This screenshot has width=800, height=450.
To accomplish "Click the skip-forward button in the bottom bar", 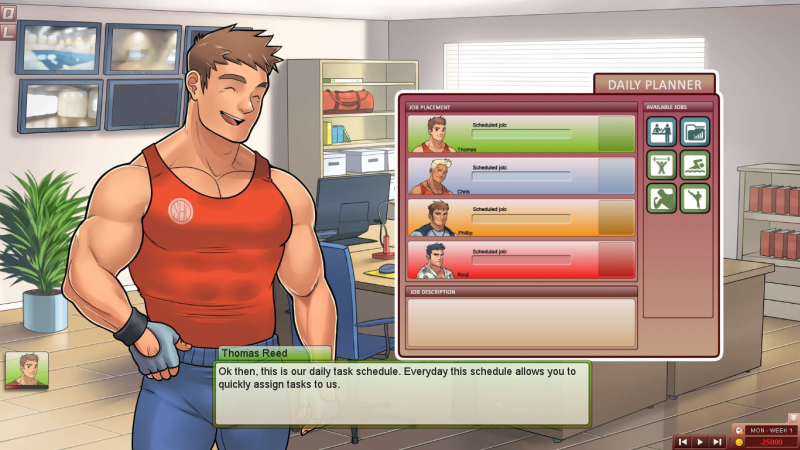I will coord(717,441).
